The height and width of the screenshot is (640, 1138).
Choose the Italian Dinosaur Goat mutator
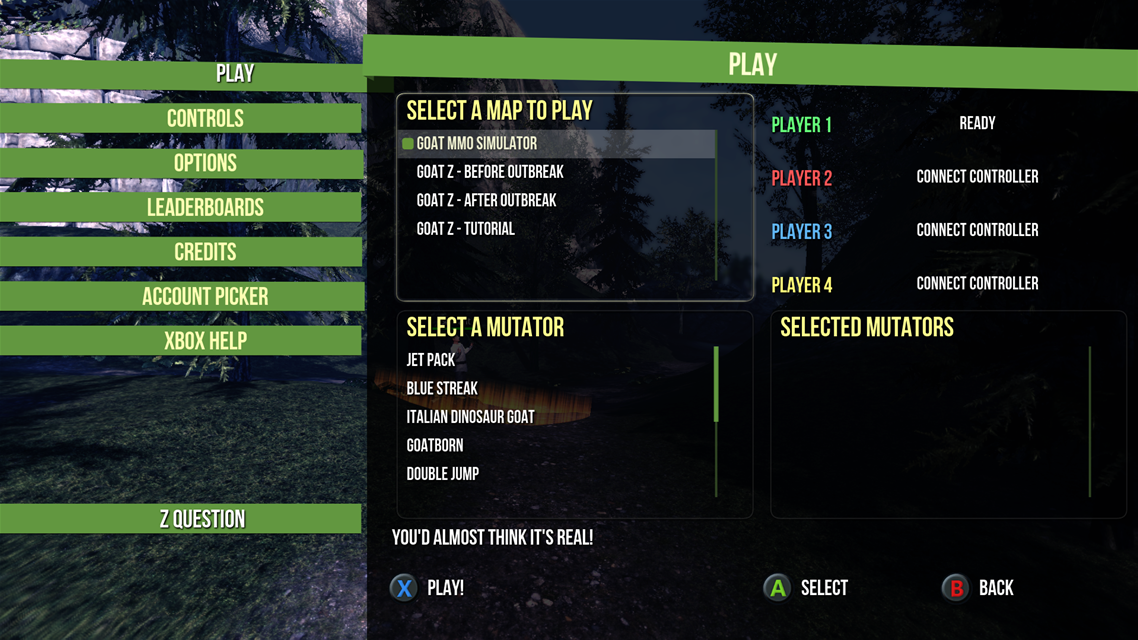(470, 417)
